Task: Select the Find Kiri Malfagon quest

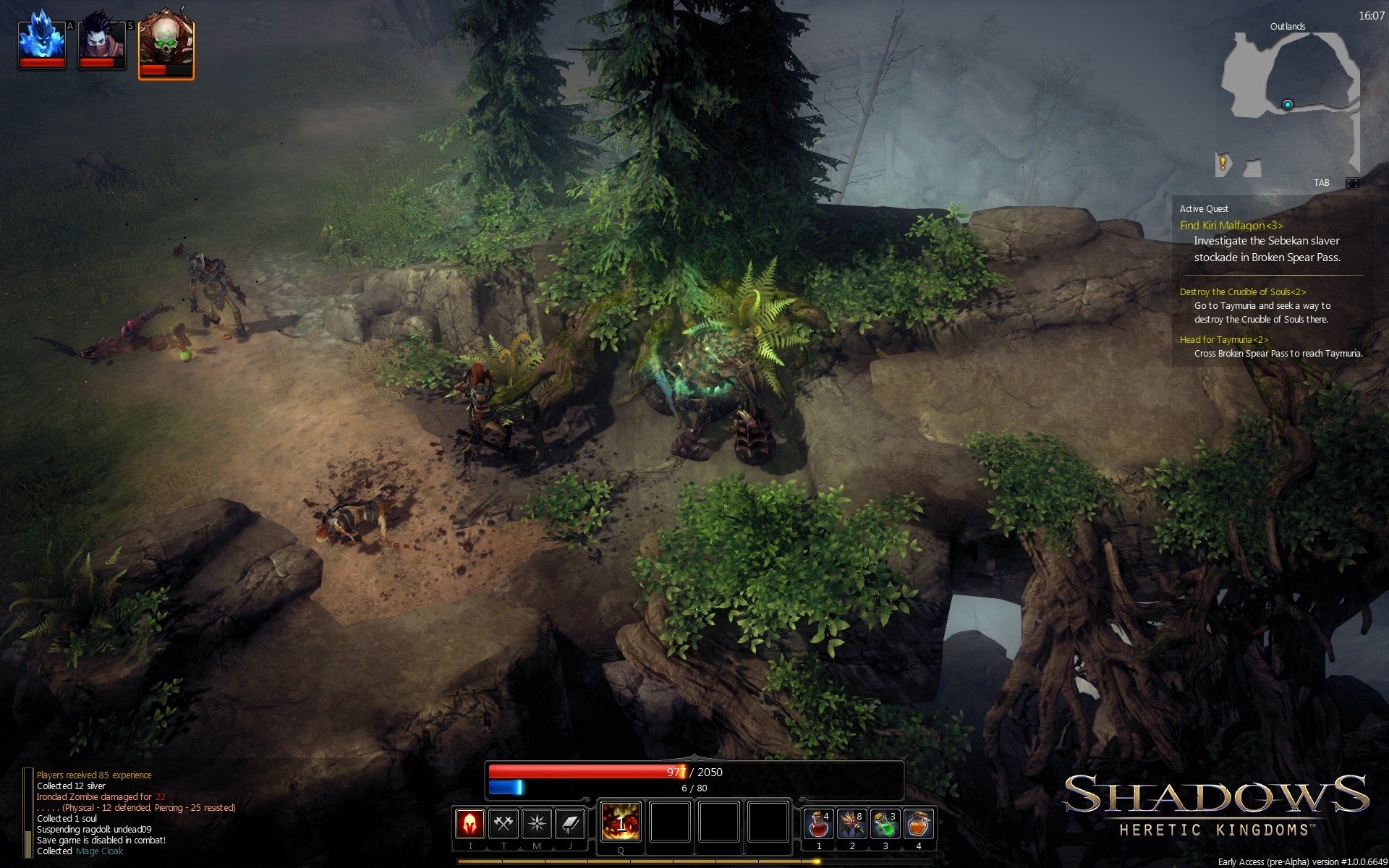Action: pos(1231,226)
